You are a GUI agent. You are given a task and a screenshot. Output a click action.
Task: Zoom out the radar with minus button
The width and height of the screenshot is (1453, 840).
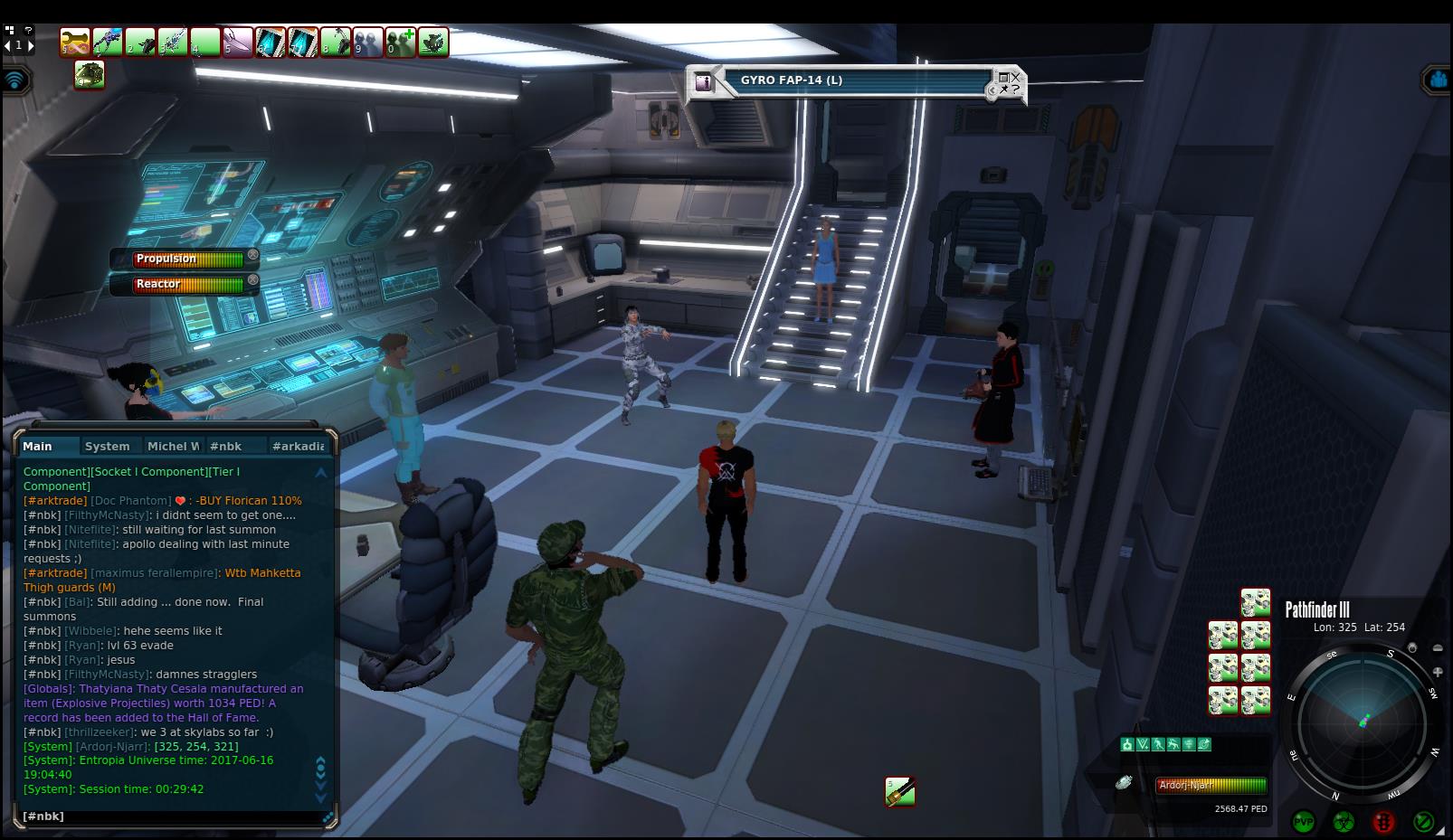coord(1438,647)
